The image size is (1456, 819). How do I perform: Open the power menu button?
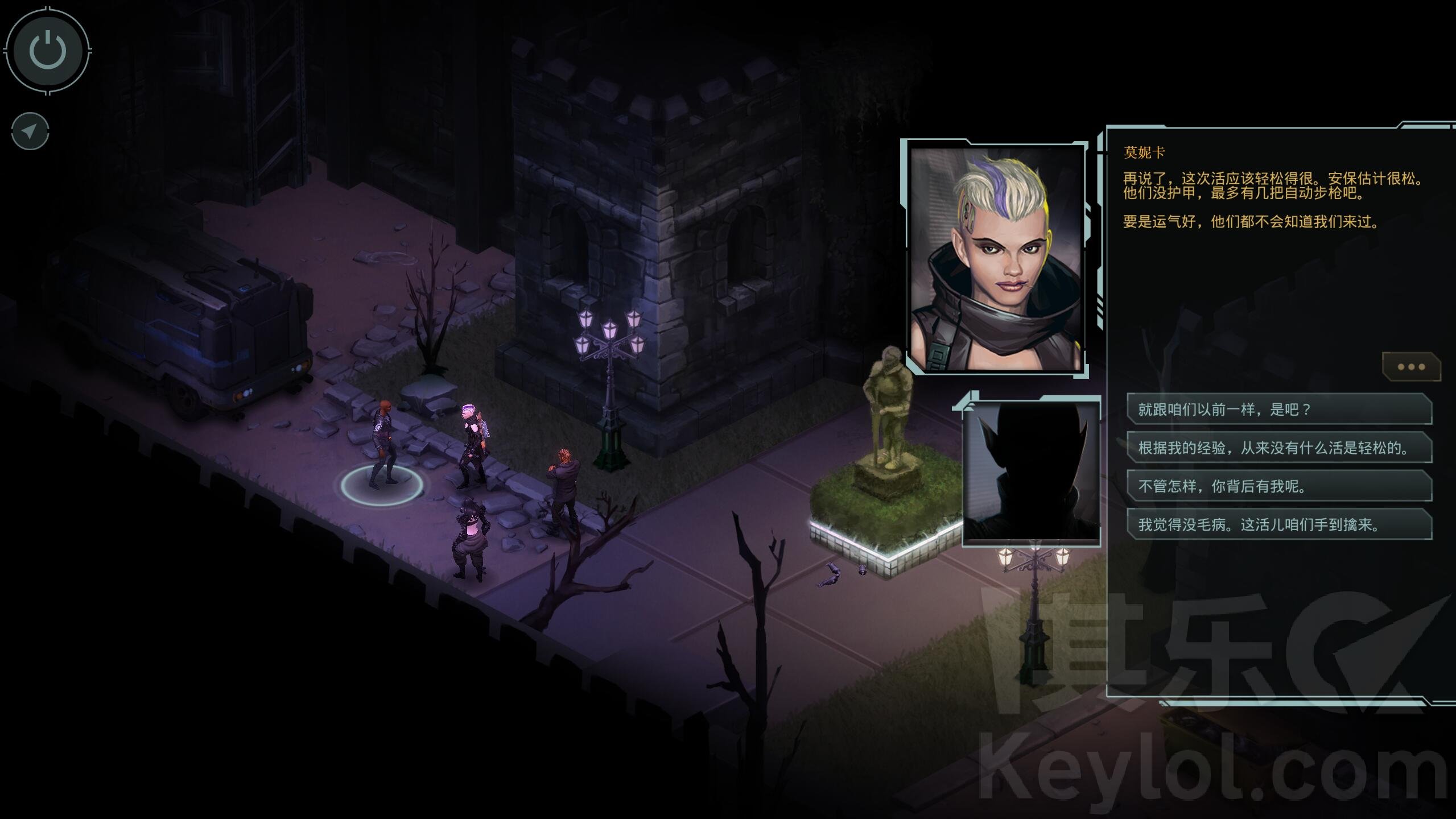tap(48, 50)
